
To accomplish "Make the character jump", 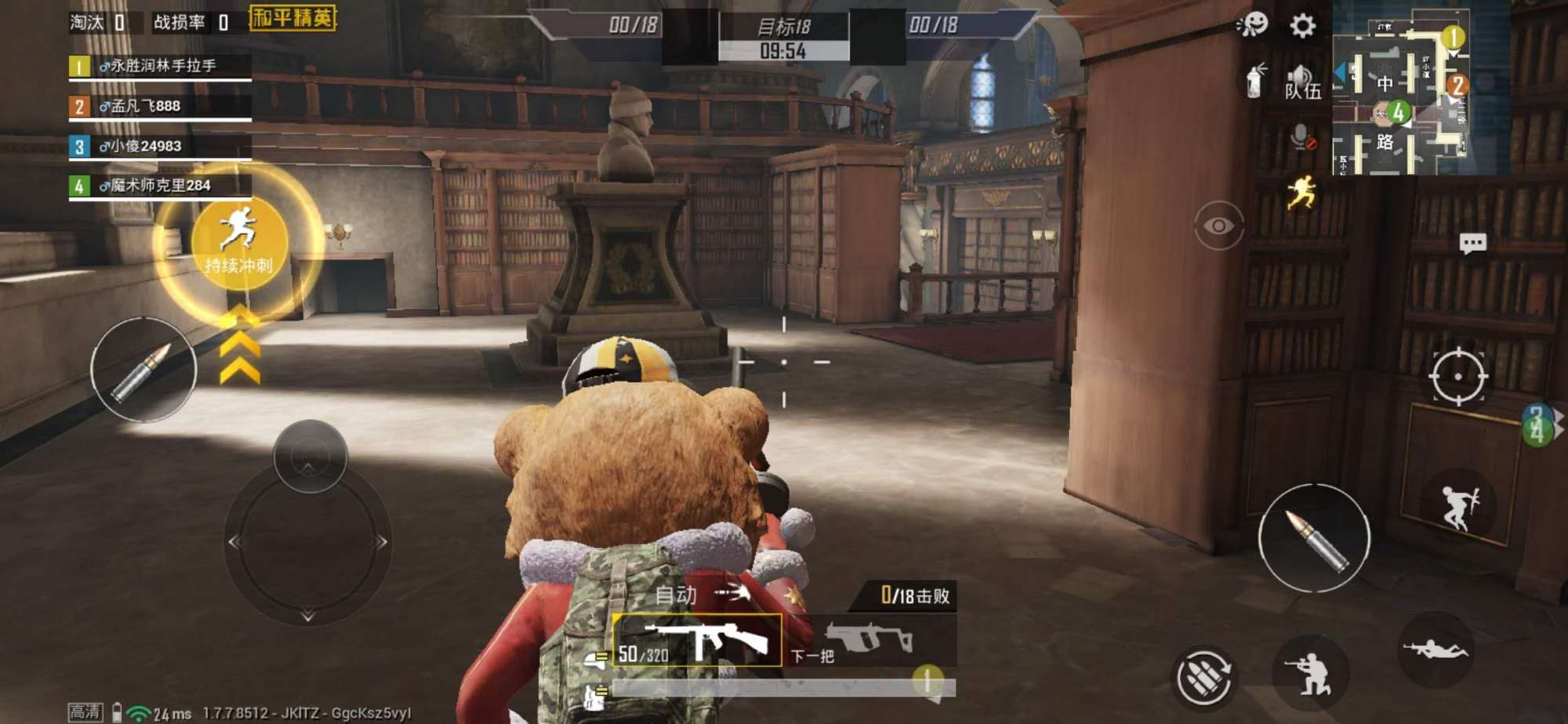I will tap(1457, 506).
